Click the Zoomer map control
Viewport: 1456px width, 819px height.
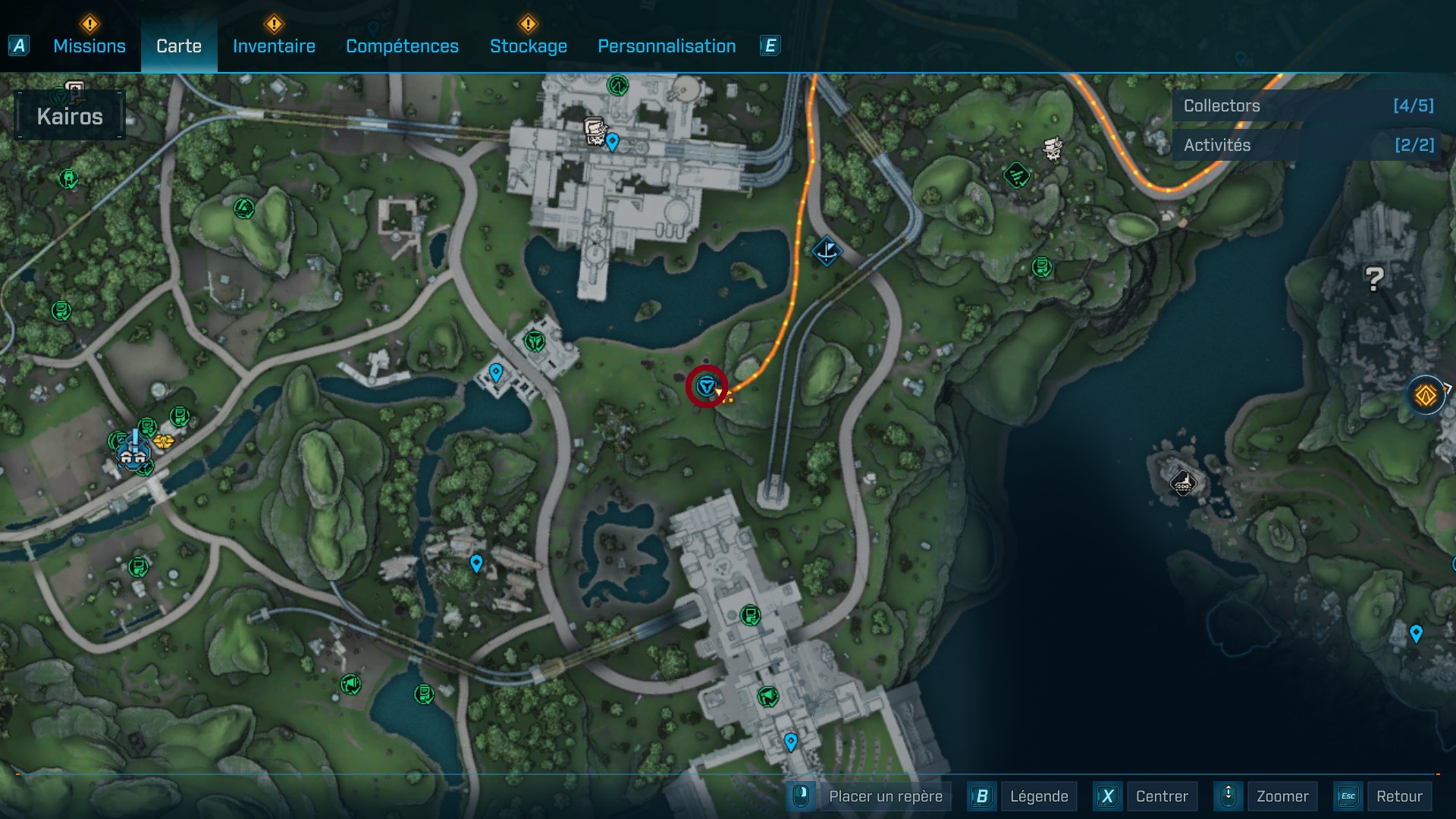point(1282,796)
